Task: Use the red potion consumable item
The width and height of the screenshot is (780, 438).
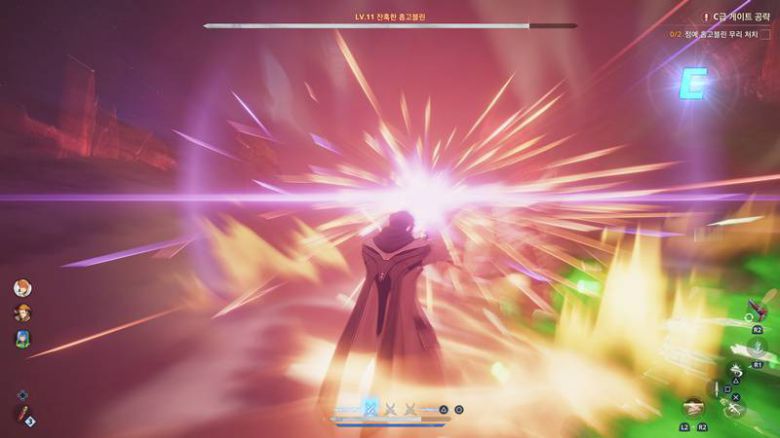Action: click(22, 414)
